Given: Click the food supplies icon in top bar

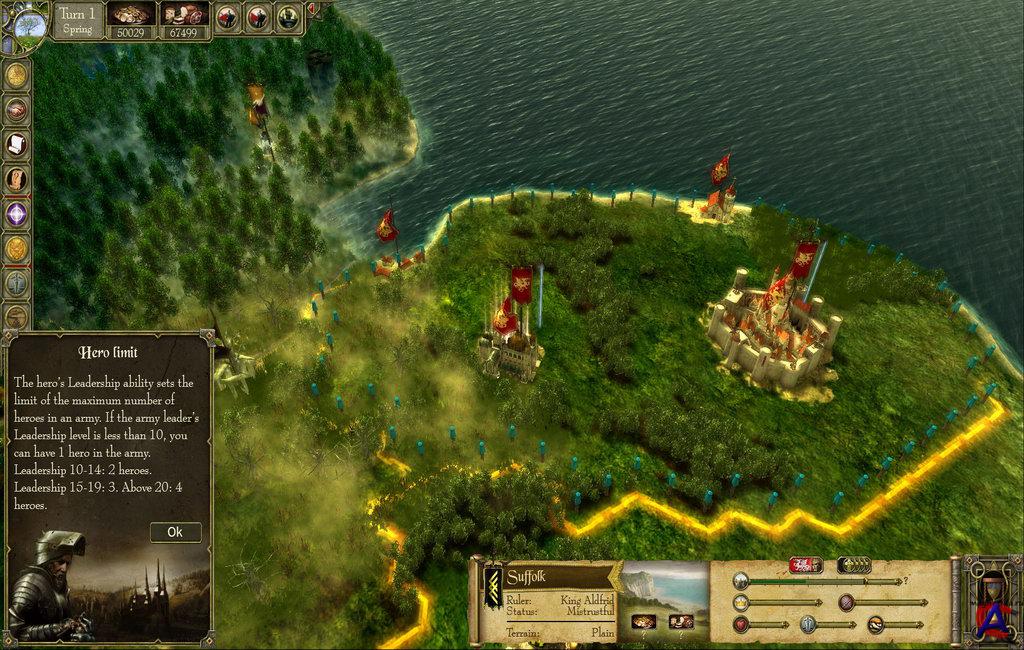Looking at the screenshot, I should pyautogui.click(x=184, y=14).
